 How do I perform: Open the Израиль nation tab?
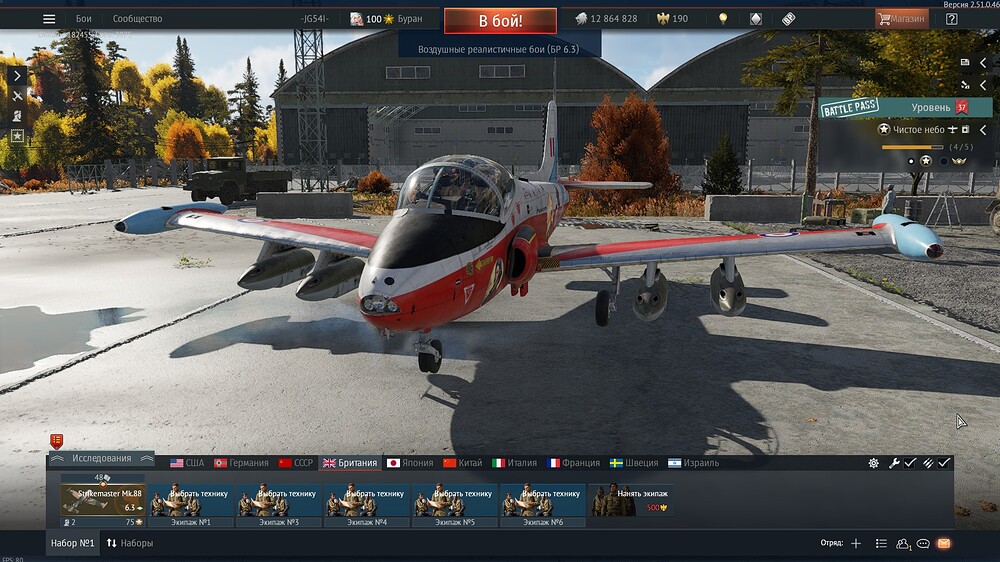pyautogui.click(x=693, y=463)
